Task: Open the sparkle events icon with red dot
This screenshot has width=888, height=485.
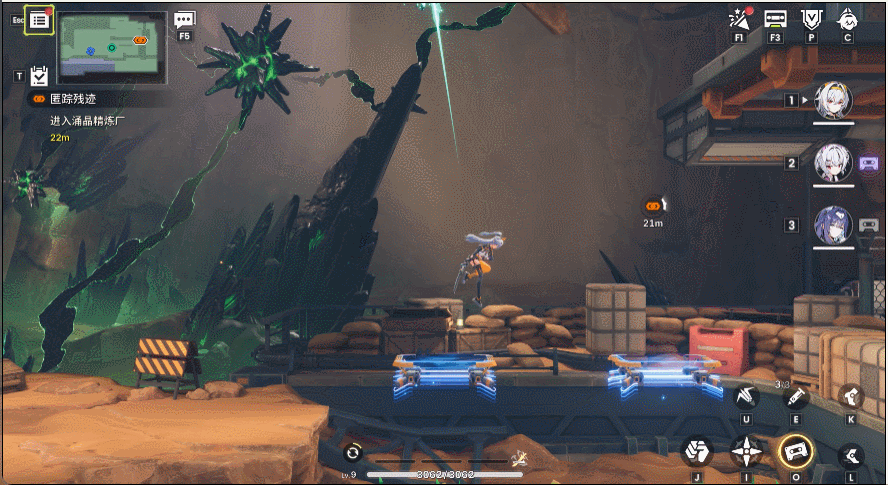Action: (x=740, y=19)
